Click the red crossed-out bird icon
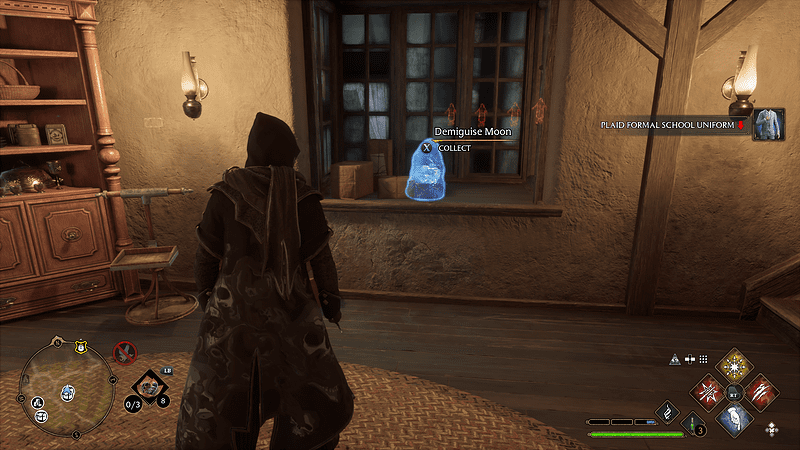Viewport: 800px width, 450px height. coord(125,352)
